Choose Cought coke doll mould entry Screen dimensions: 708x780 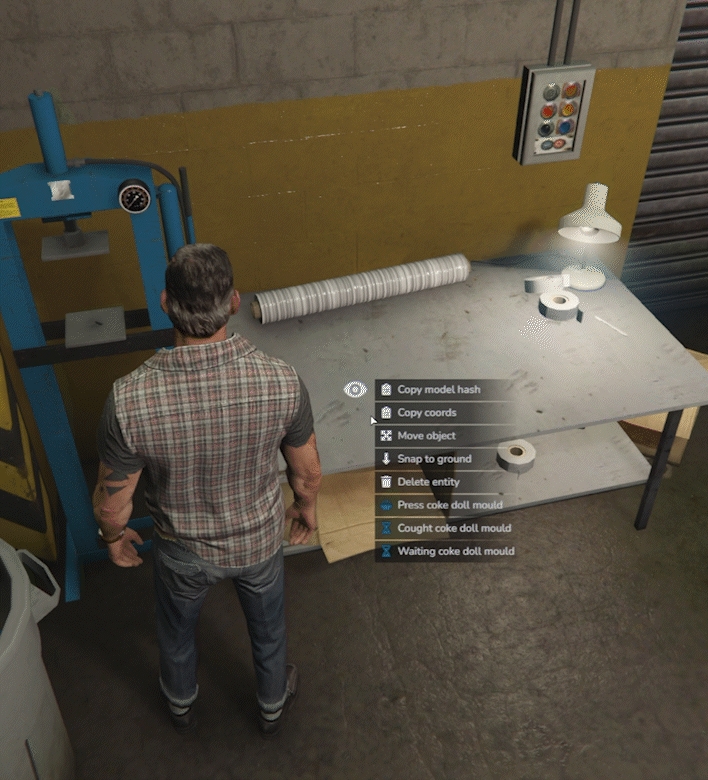(453, 528)
